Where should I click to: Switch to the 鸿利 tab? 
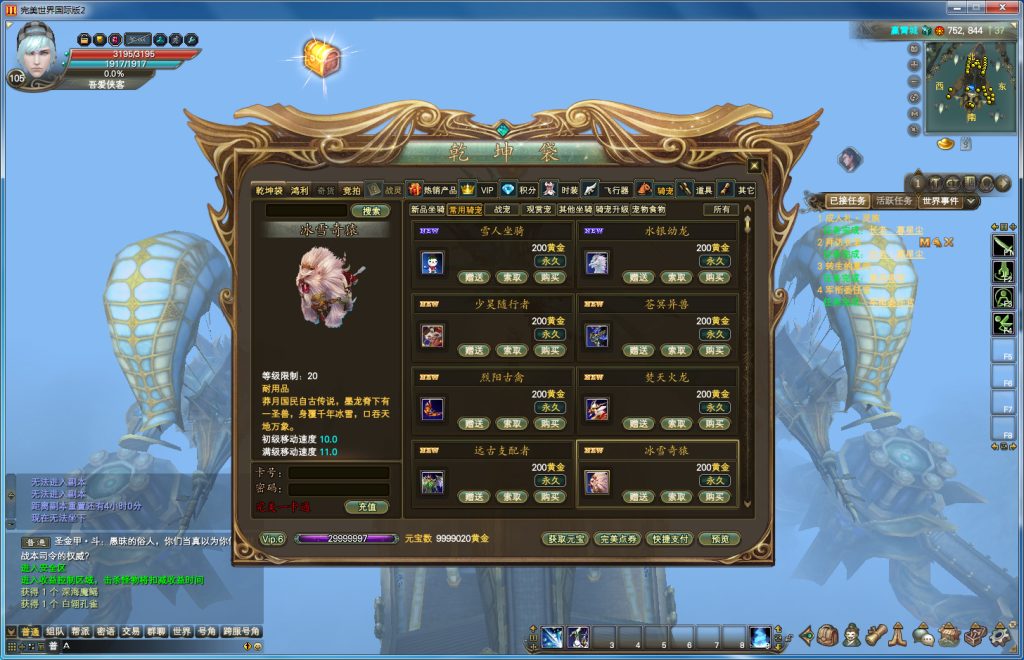coord(299,190)
